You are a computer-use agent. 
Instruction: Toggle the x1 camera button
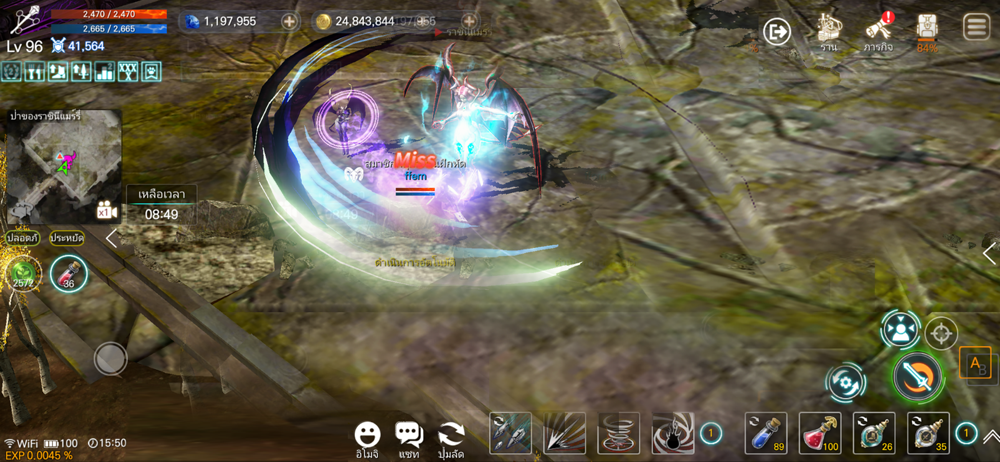107,211
